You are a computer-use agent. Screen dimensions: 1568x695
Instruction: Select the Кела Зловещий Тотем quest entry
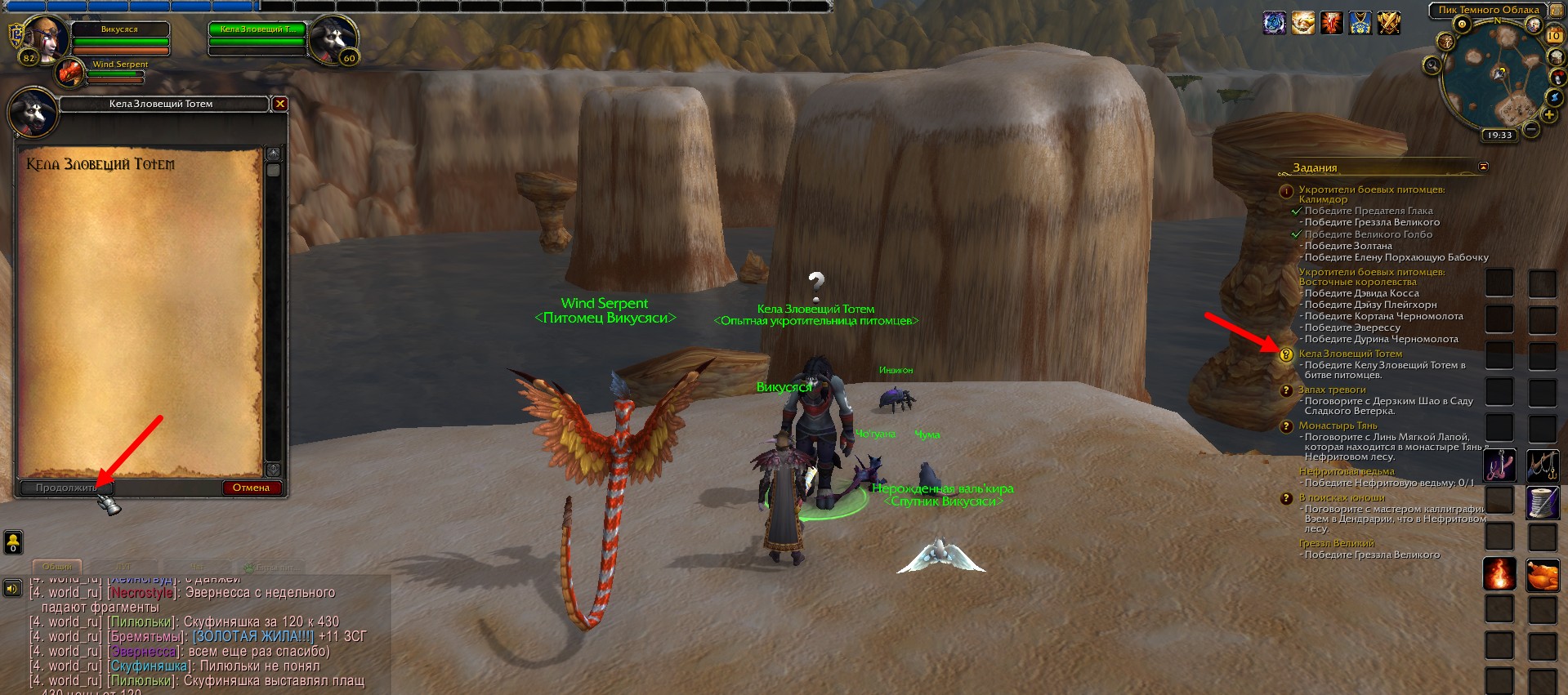[x=1350, y=354]
